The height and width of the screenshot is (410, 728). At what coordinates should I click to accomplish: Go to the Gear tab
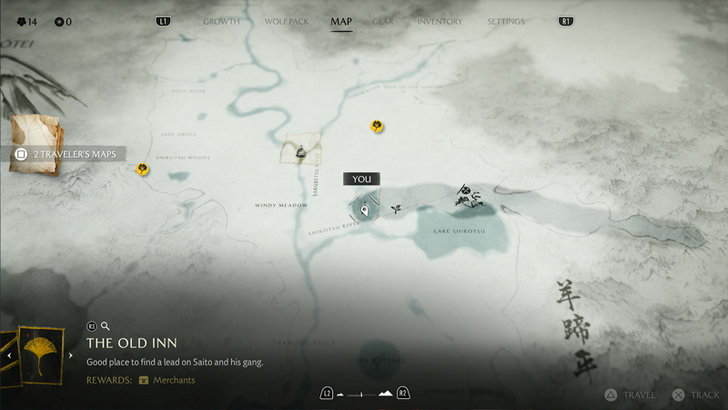pyautogui.click(x=383, y=21)
